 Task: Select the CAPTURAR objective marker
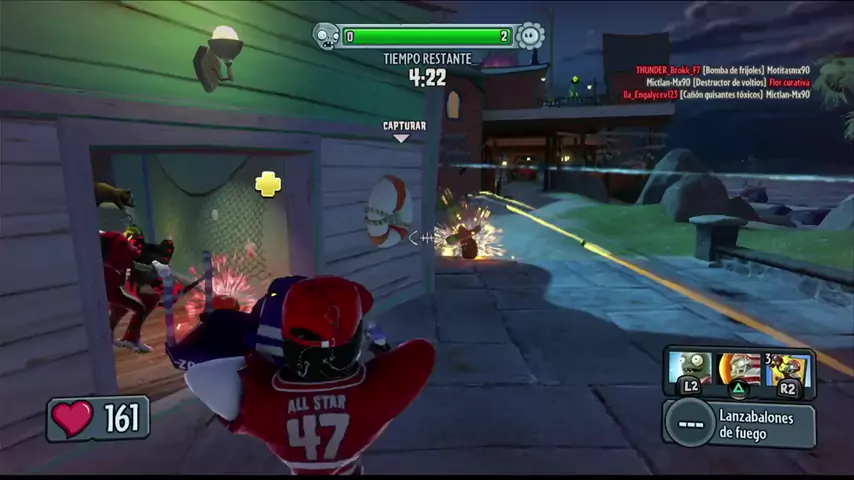pyautogui.click(x=404, y=131)
